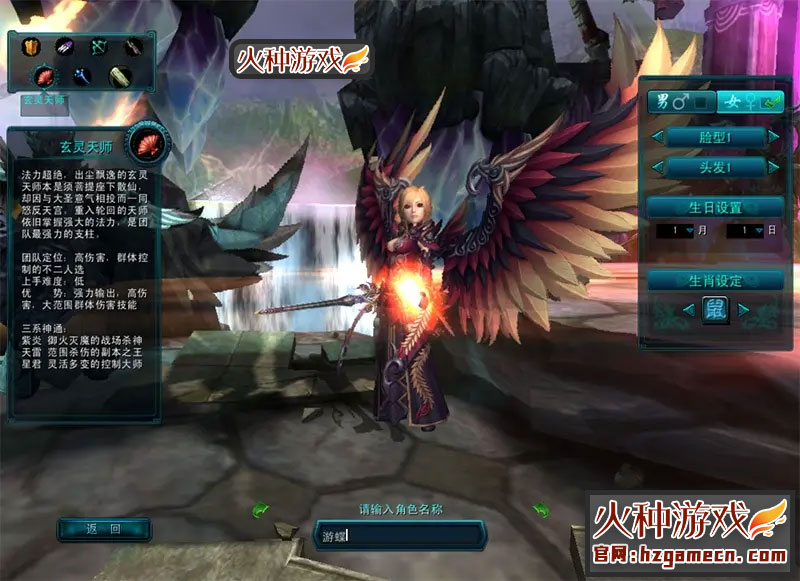Pick the green bow archer class icon
Viewport: 800px width, 581px height.
[99, 47]
